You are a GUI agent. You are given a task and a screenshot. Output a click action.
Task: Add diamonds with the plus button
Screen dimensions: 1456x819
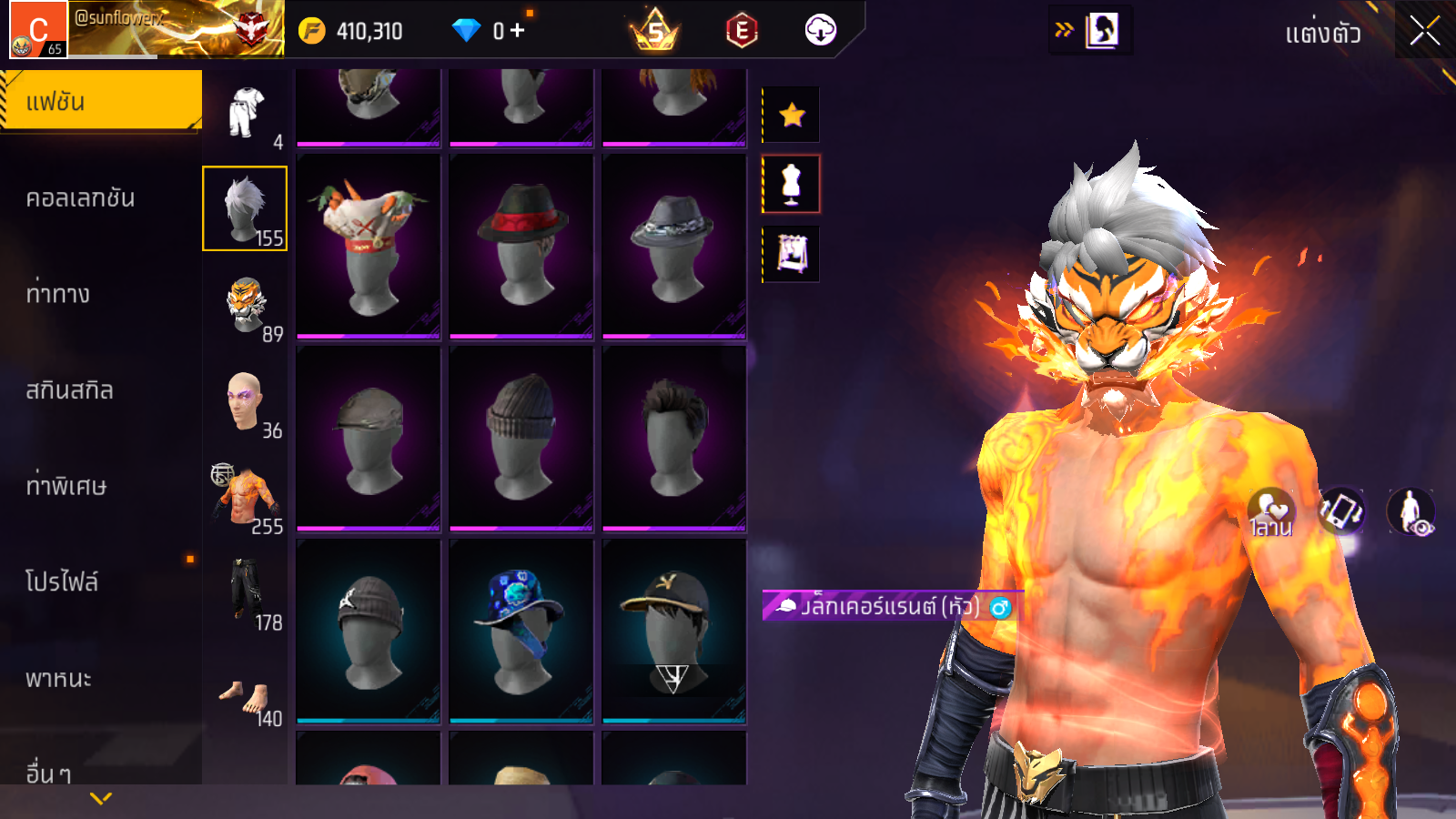click(518, 31)
